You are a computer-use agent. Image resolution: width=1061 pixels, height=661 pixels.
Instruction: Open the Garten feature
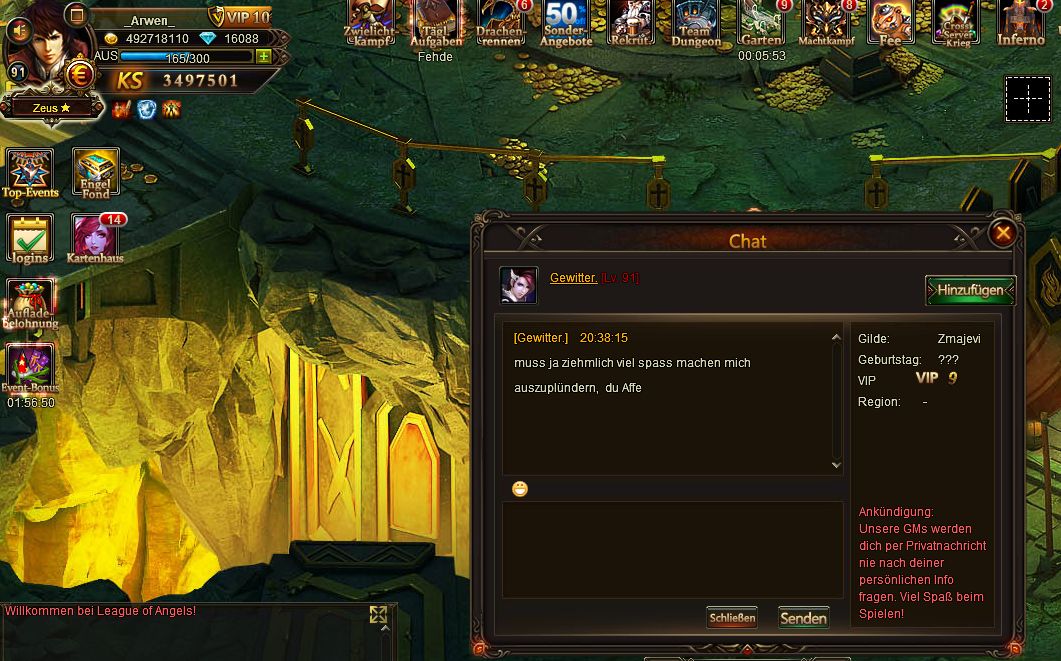[x=761, y=22]
